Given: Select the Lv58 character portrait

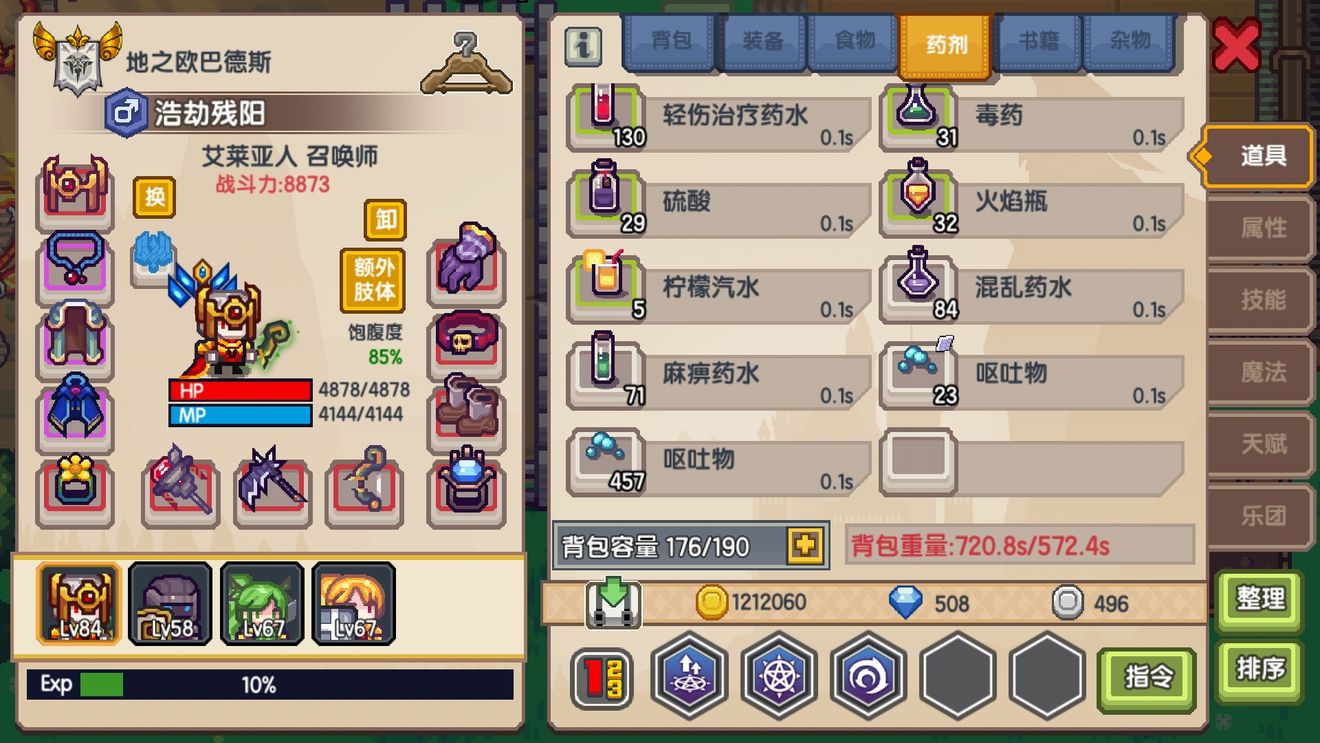Looking at the screenshot, I should [170, 604].
